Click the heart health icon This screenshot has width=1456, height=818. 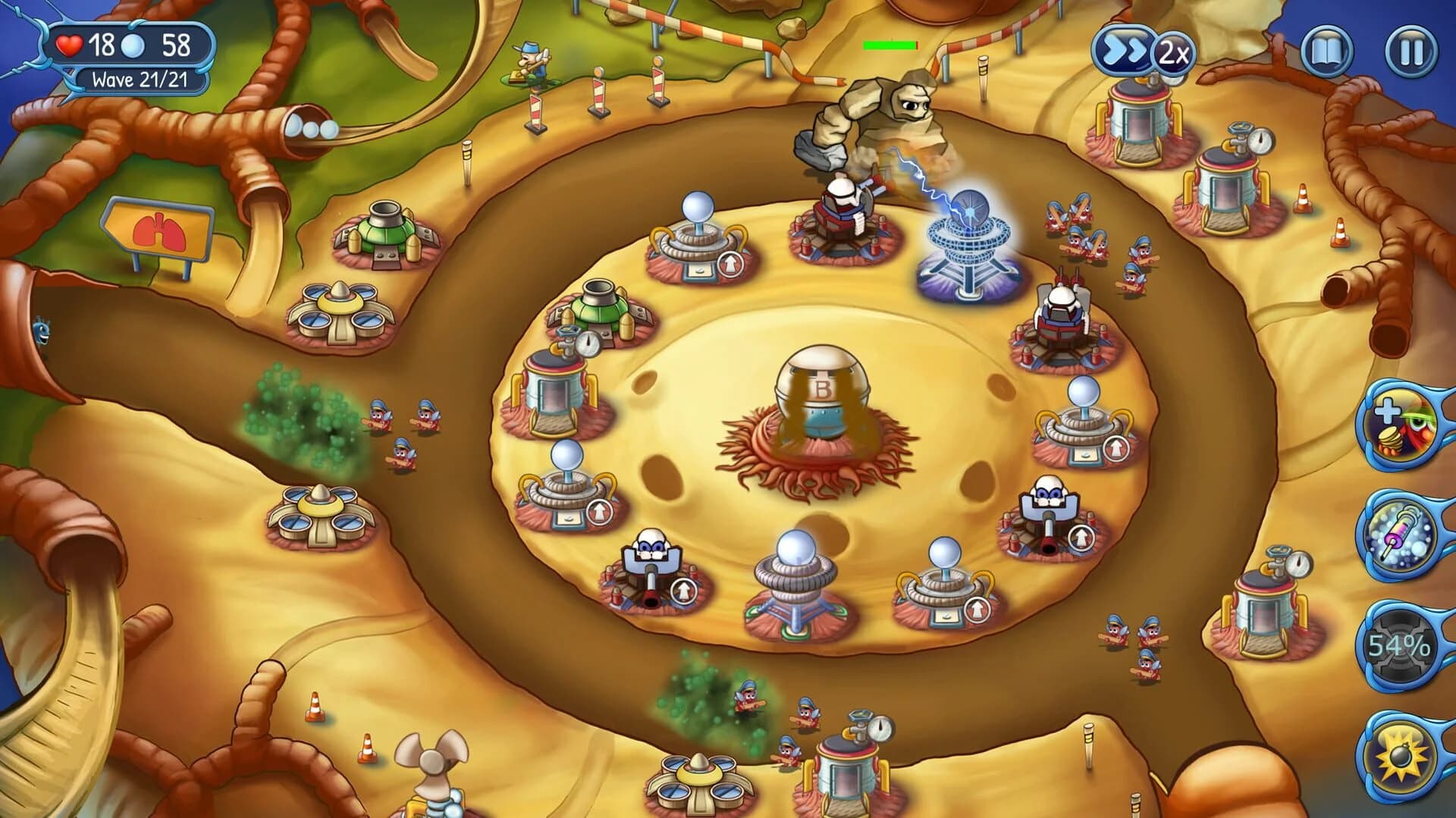pos(69,43)
